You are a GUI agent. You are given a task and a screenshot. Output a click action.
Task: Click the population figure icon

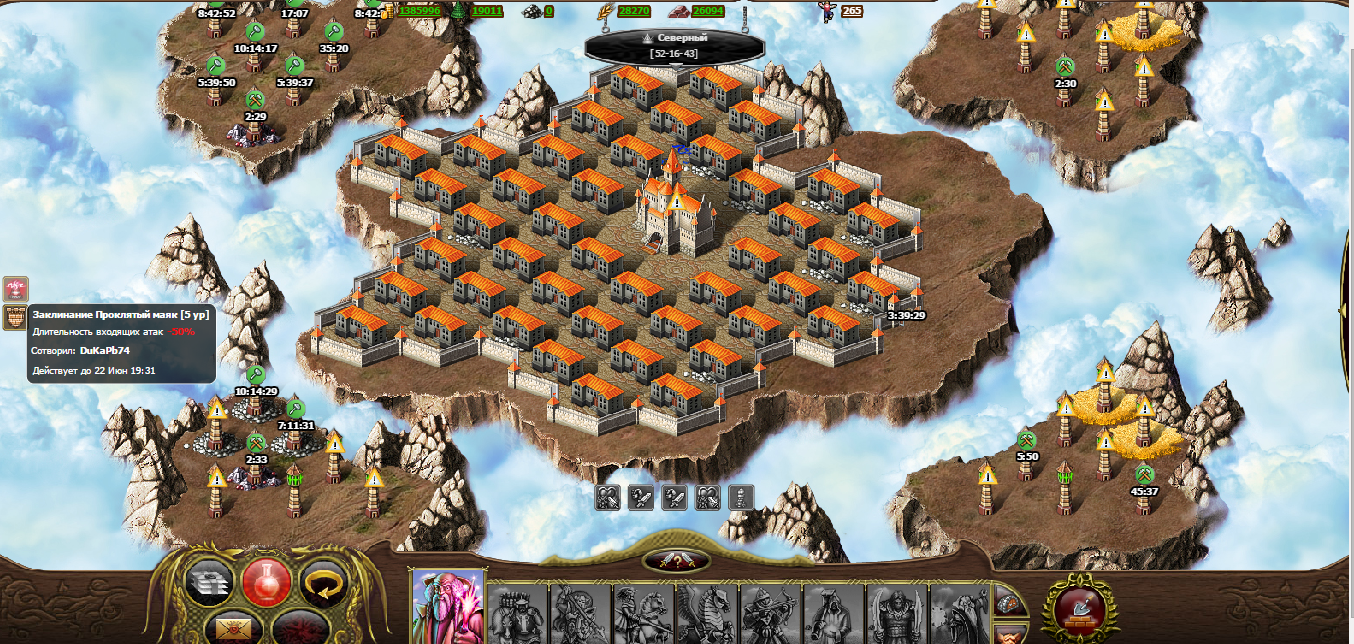coord(827,11)
